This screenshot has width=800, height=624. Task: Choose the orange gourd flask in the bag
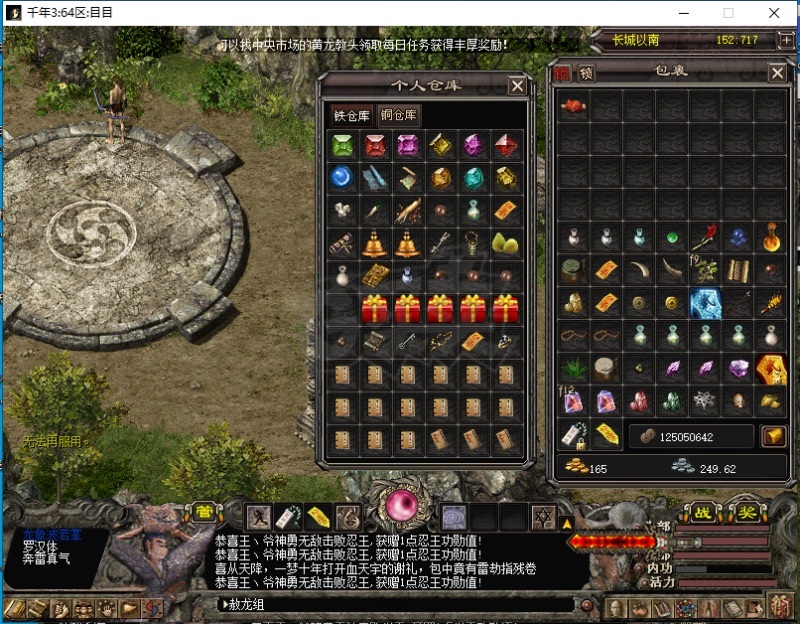[x=771, y=238]
